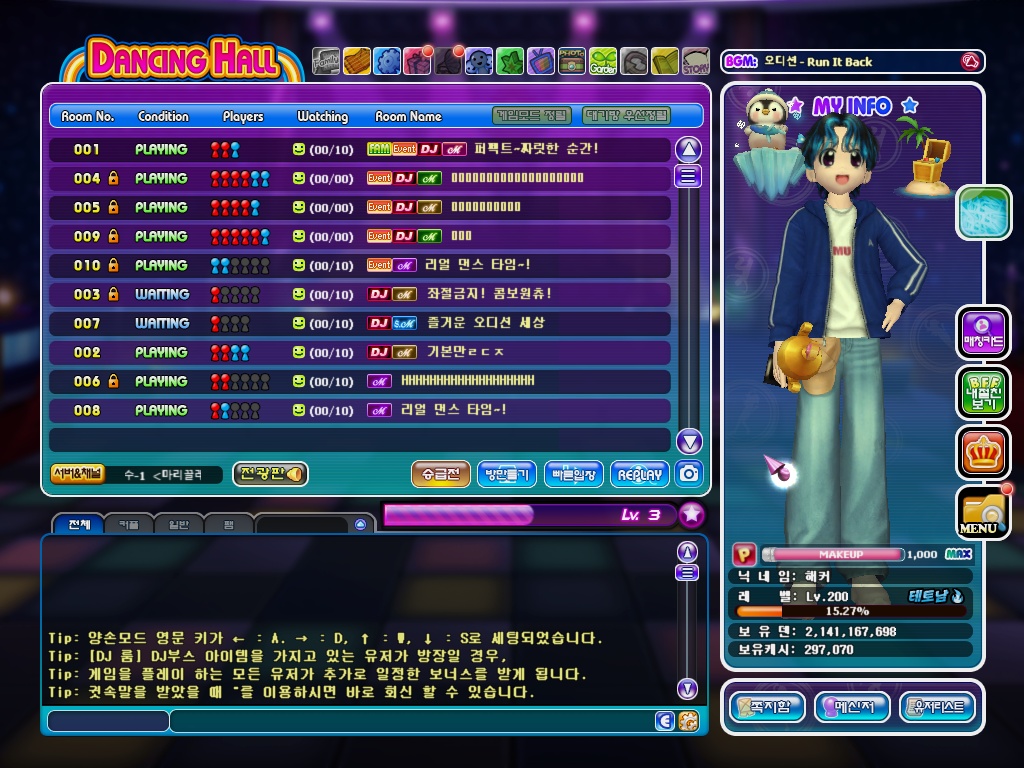Show the 유저리스트 user list

point(937,708)
